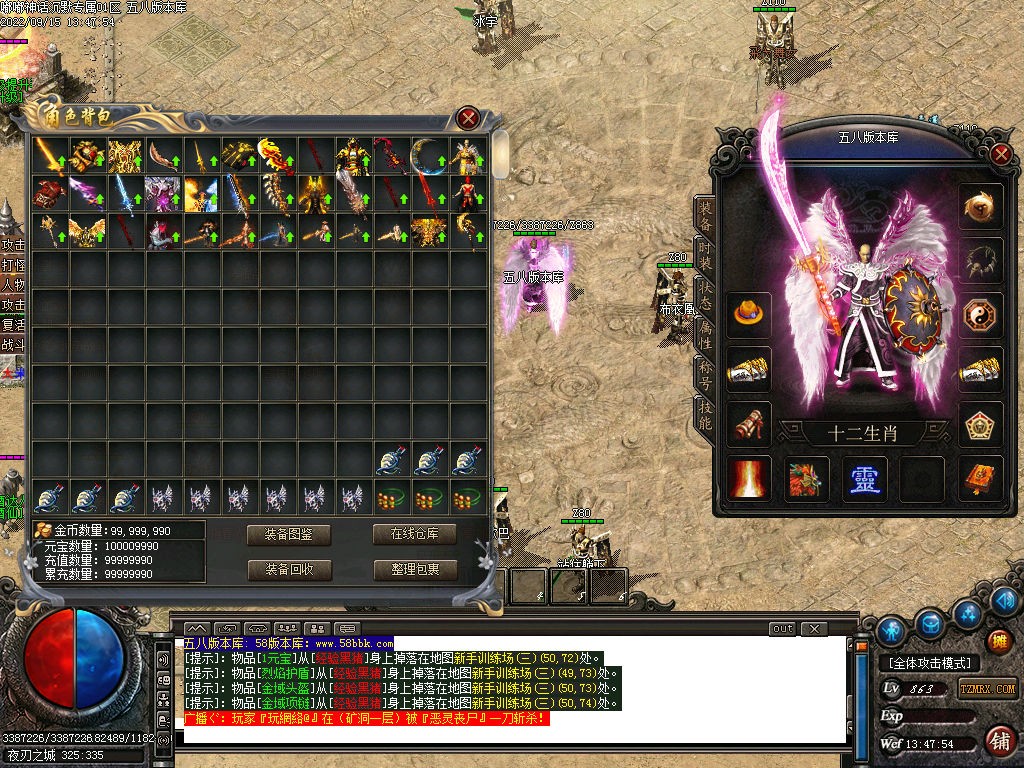Toggle the 全体攻击模式 attack mode label

pos(930,663)
